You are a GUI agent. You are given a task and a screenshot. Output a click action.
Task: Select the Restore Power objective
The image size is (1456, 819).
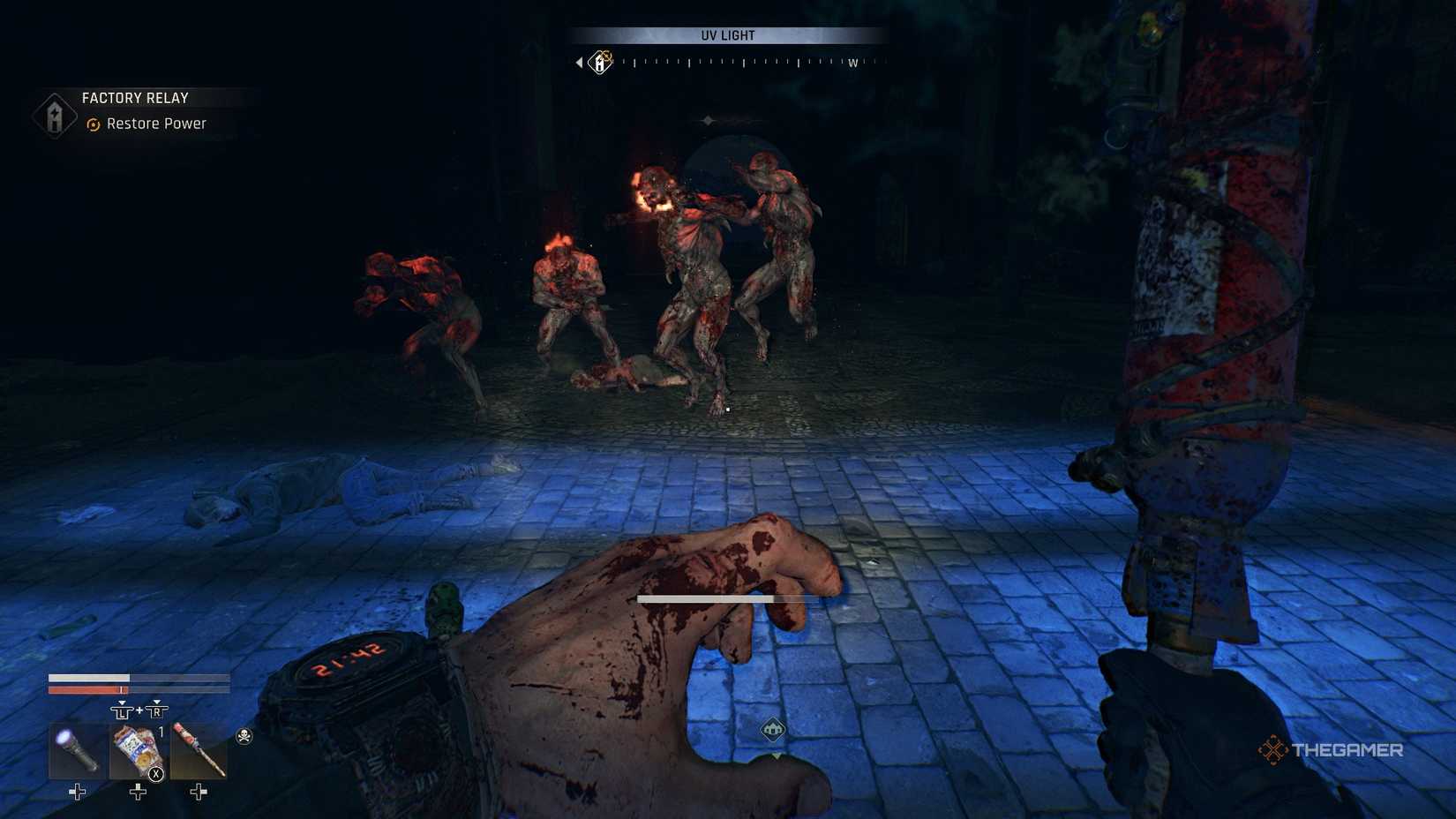coord(155,124)
